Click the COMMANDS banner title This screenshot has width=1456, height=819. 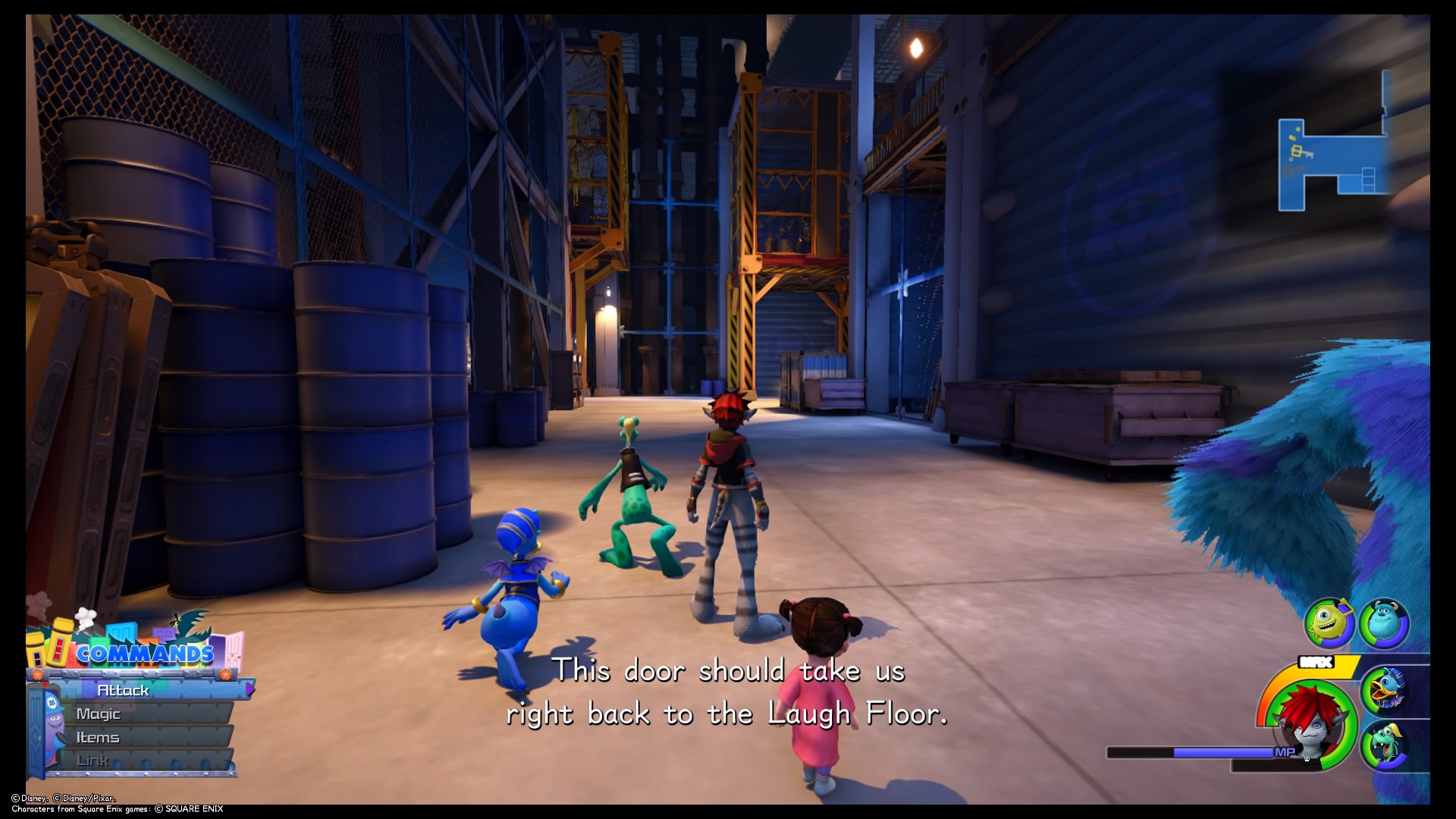click(x=144, y=654)
